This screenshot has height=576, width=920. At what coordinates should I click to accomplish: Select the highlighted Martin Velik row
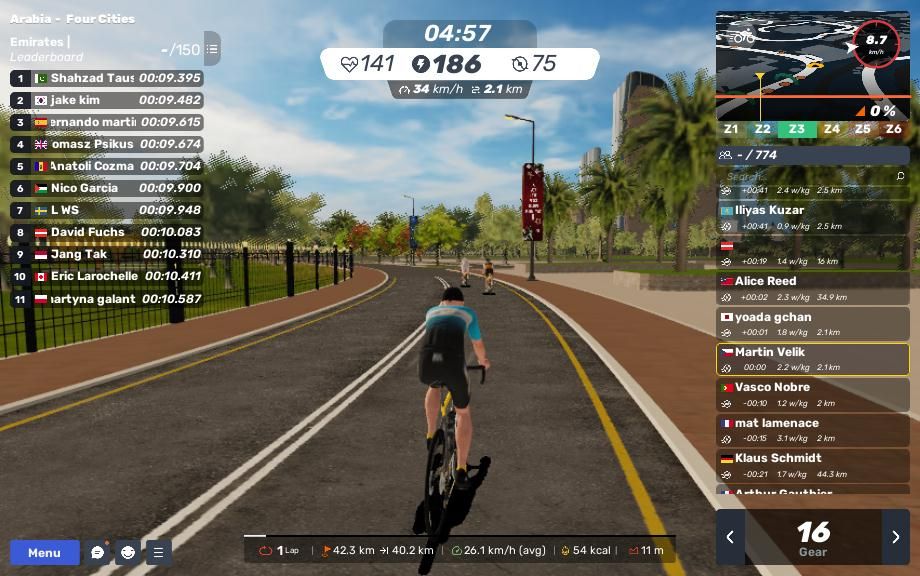pyautogui.click(x=812, y=359)
